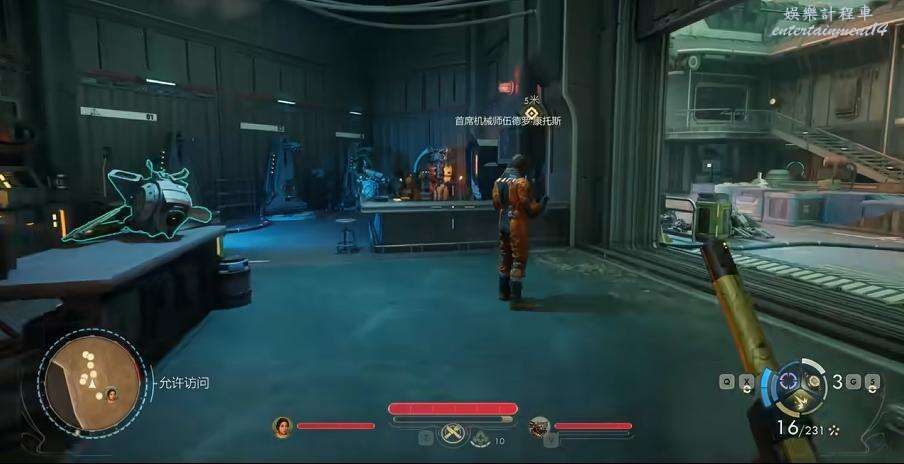
Task: Click the female companion portrait beside her health bar
Action: (282, 426)
